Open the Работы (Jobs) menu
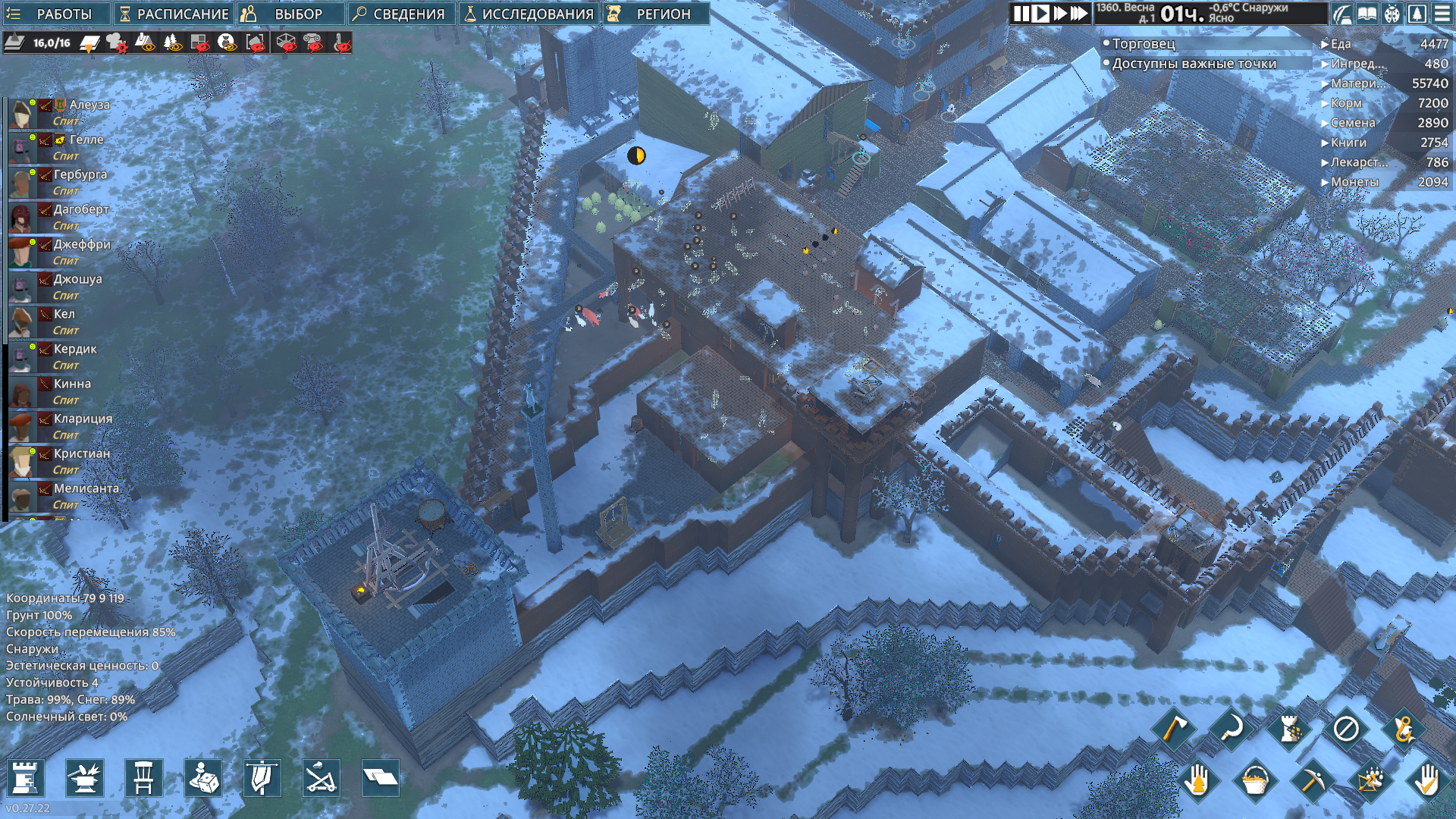This screenshot has width=1456, height=819. click(x=53, y=14)
